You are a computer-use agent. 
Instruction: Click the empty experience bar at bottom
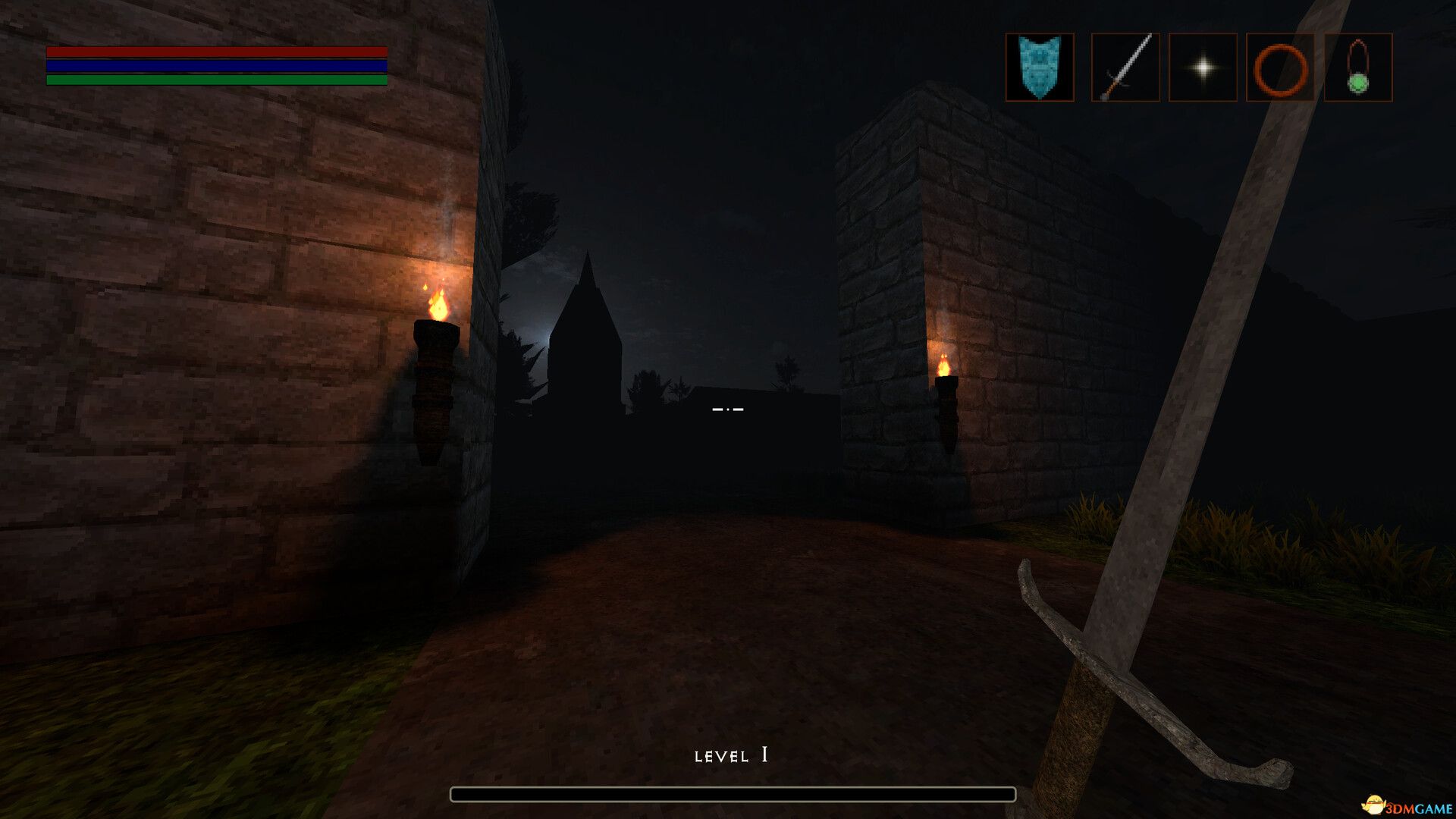click(x=733, y=795)
